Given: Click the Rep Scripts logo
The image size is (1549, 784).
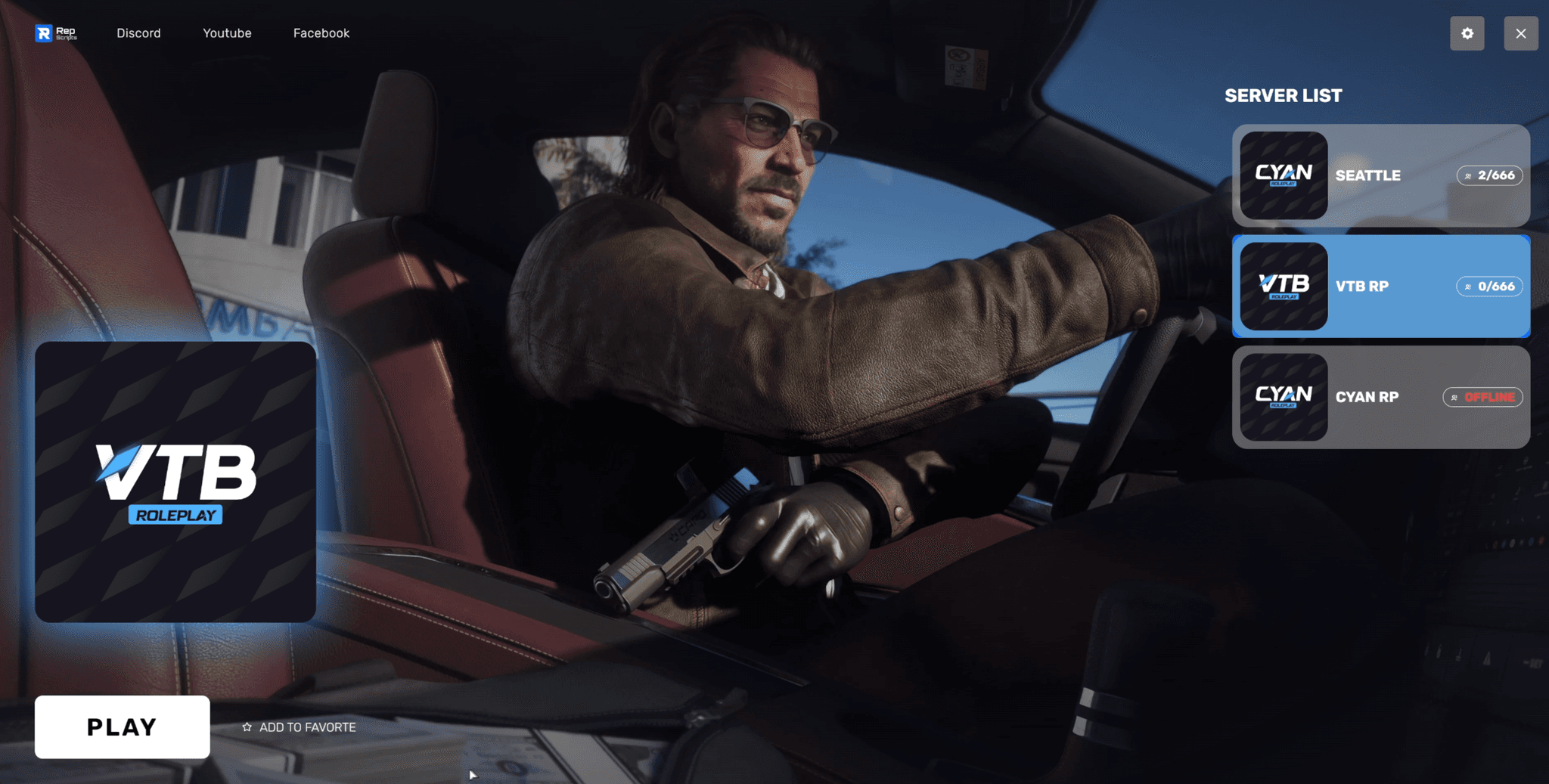Looking at the screenshot, I should [55, 33].
